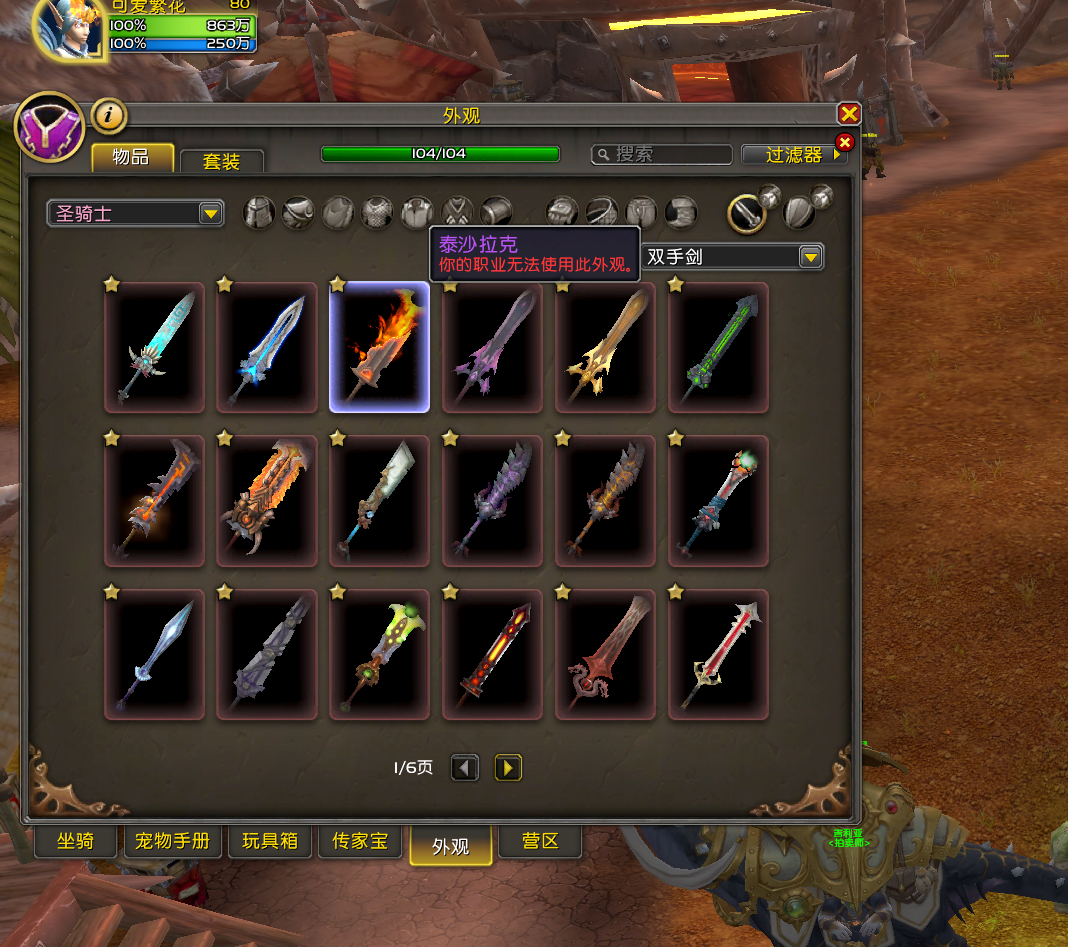The image size is (1068, 947).
Task: Open the 双手剑 weapon type dropdown
Action: pos(732,257)
